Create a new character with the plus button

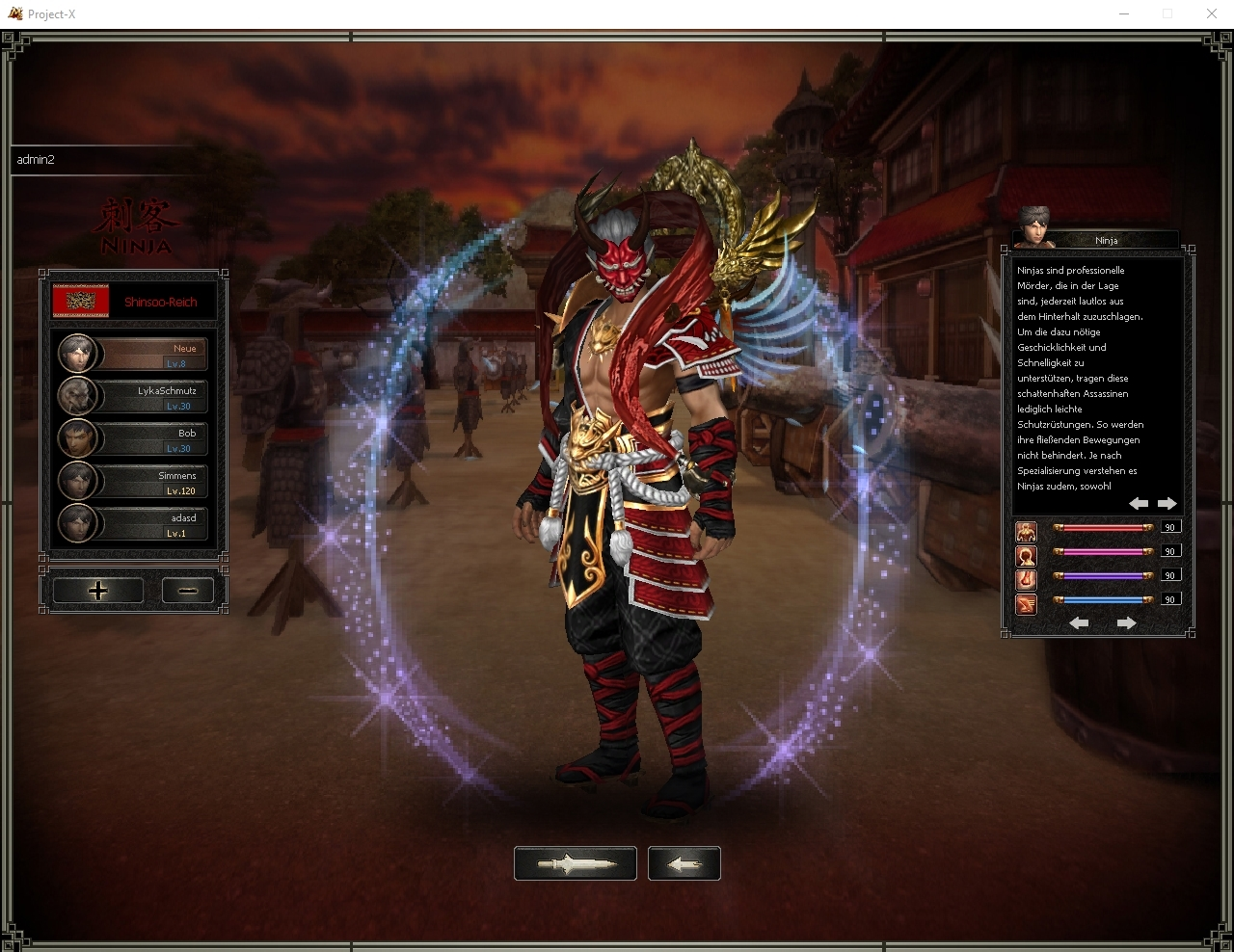coord(98,591)
